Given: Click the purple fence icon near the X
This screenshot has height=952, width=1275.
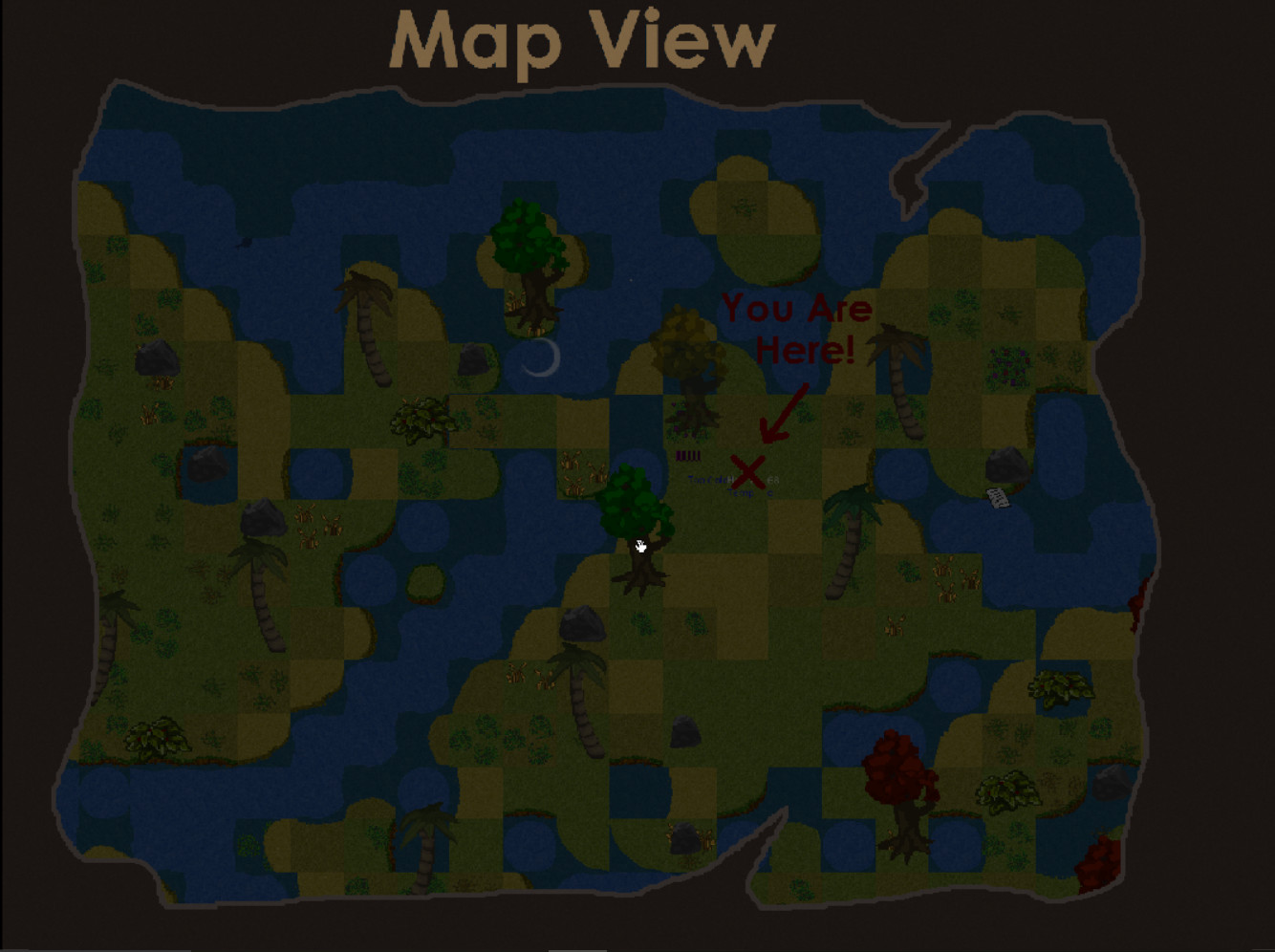Looking at the screenshot, I should [x=688, y=456].
